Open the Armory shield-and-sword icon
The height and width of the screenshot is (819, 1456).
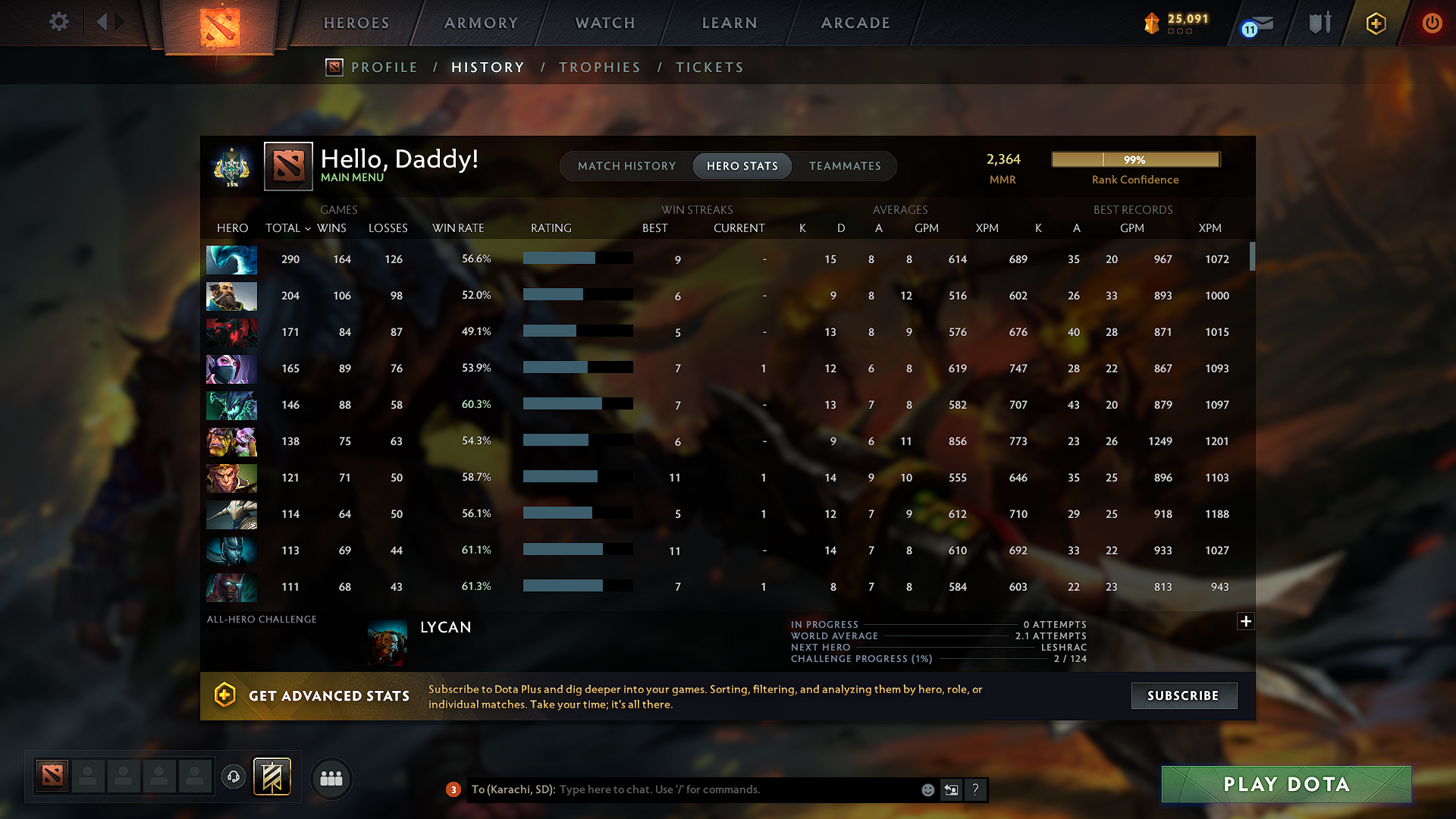coord(1319,23)
